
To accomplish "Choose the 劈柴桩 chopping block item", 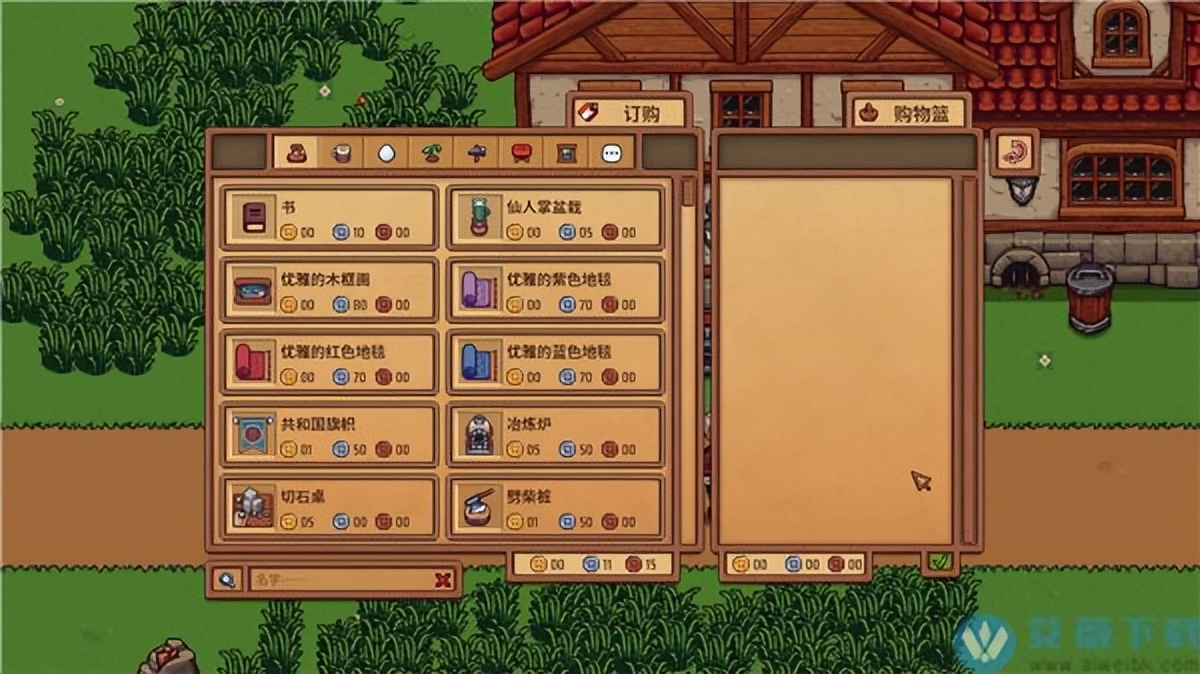I will [554, 506].
